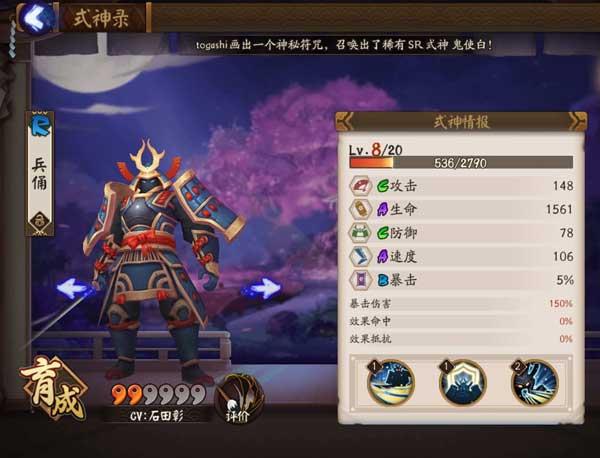Click the 兵俑 name tab
This screenshot has height=458, width=600.
click(x=39, y=171)
